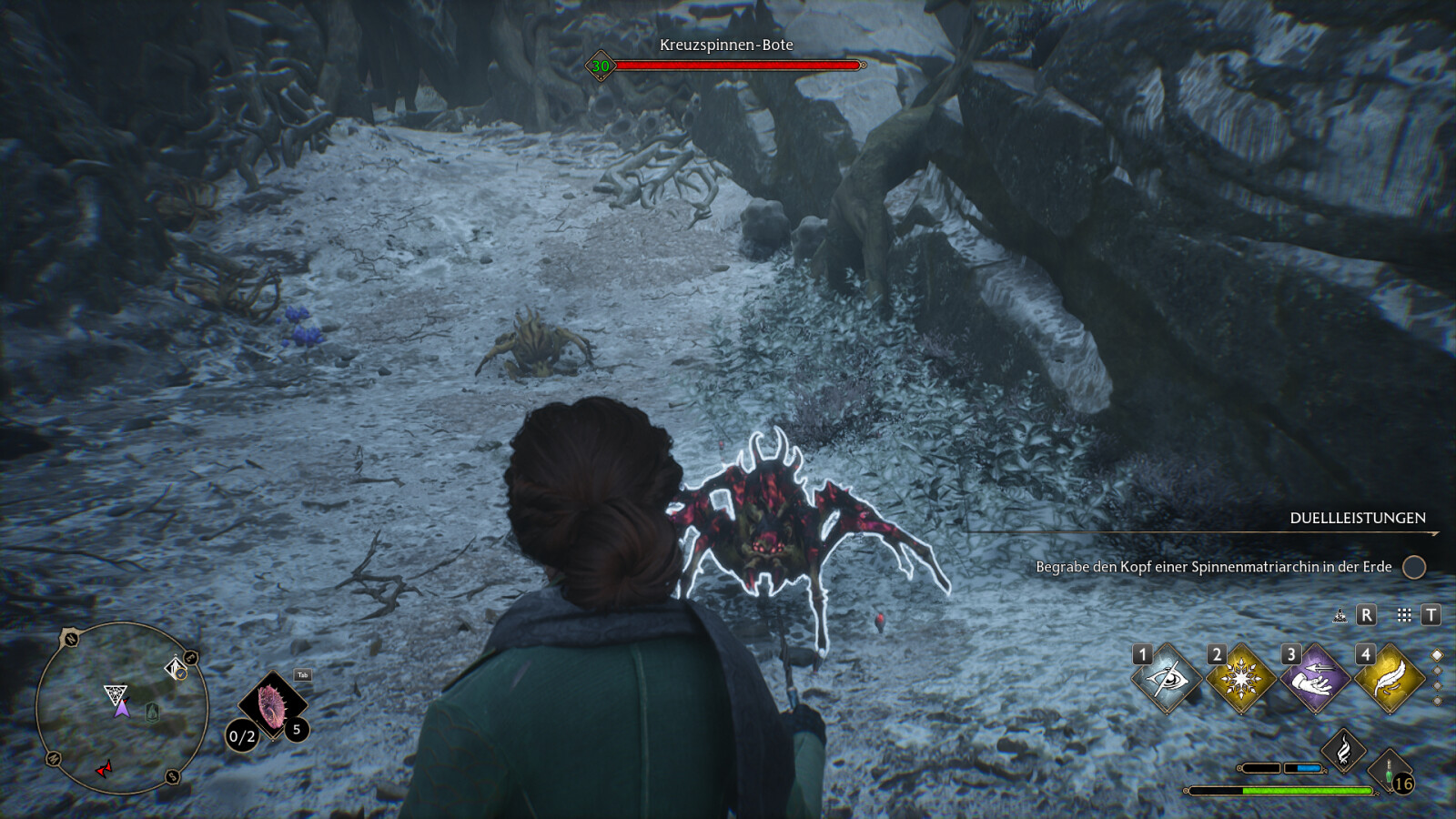The width and height of the screenshot is (1456, 819).
Task: Click the white flame ancient magic icon
Action: click(x=1343, y=751)
